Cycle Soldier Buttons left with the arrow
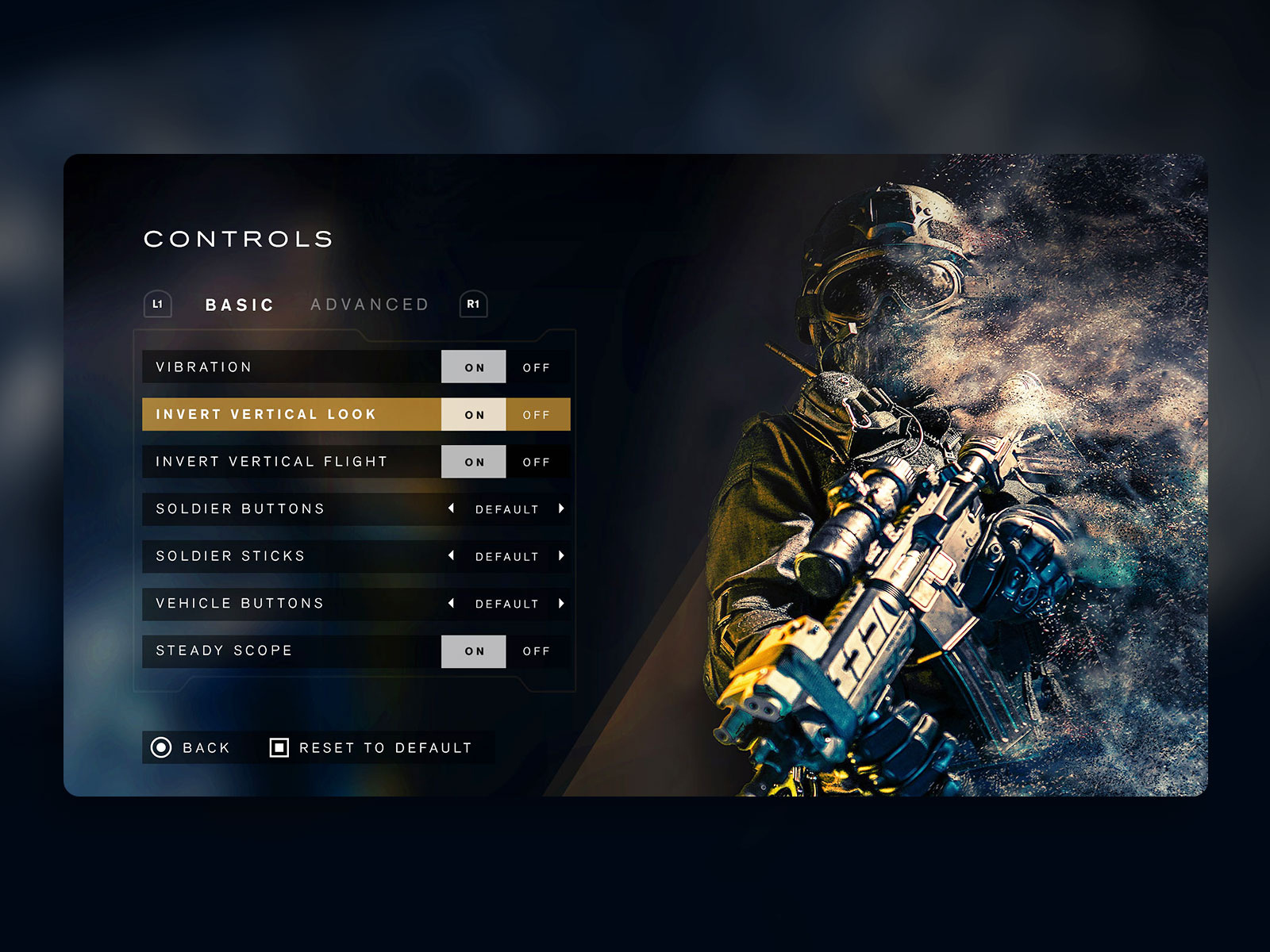 click(452, 509)
